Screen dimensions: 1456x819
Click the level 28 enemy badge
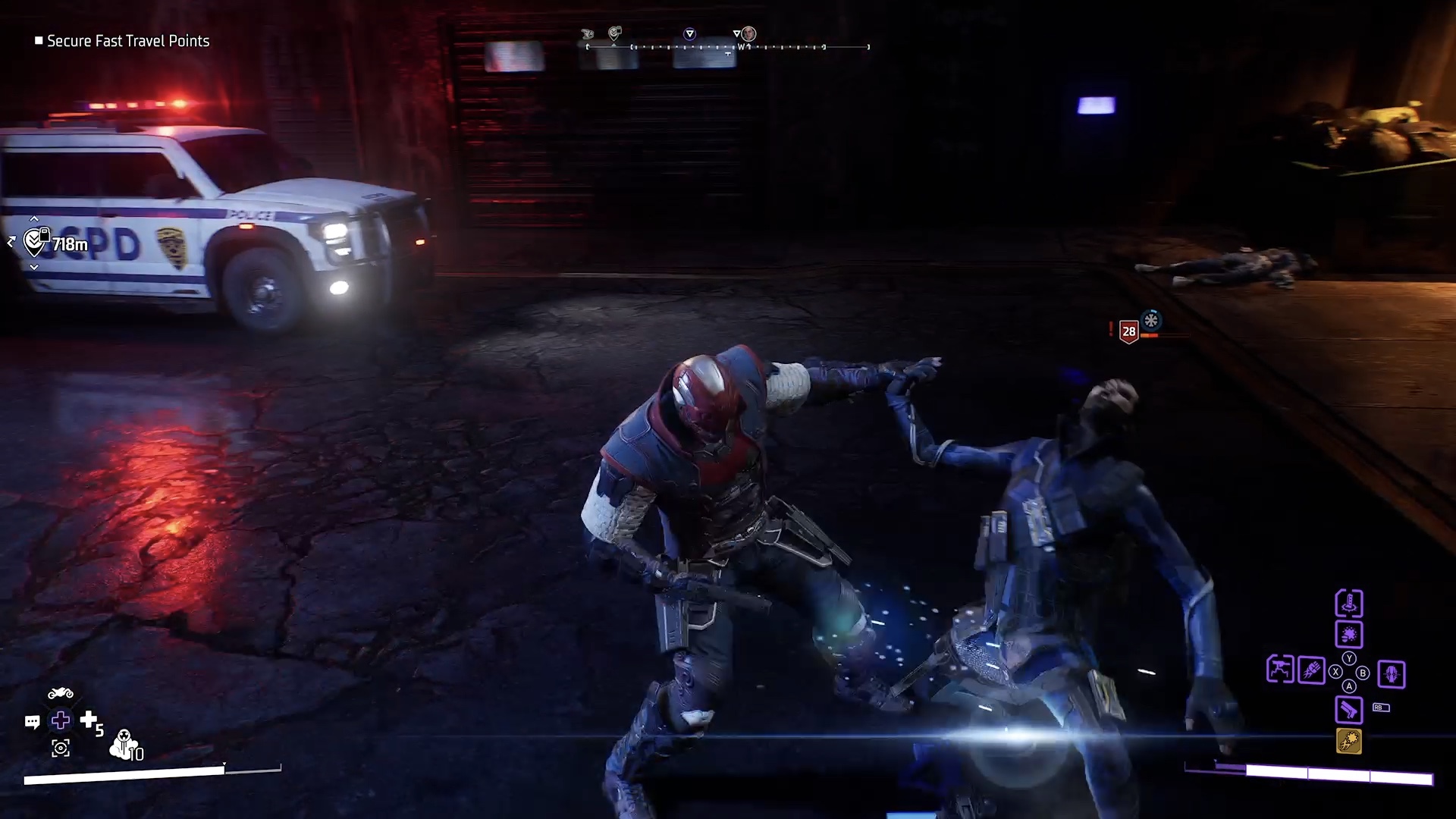pyautogui.click(x=1129, y=331)
